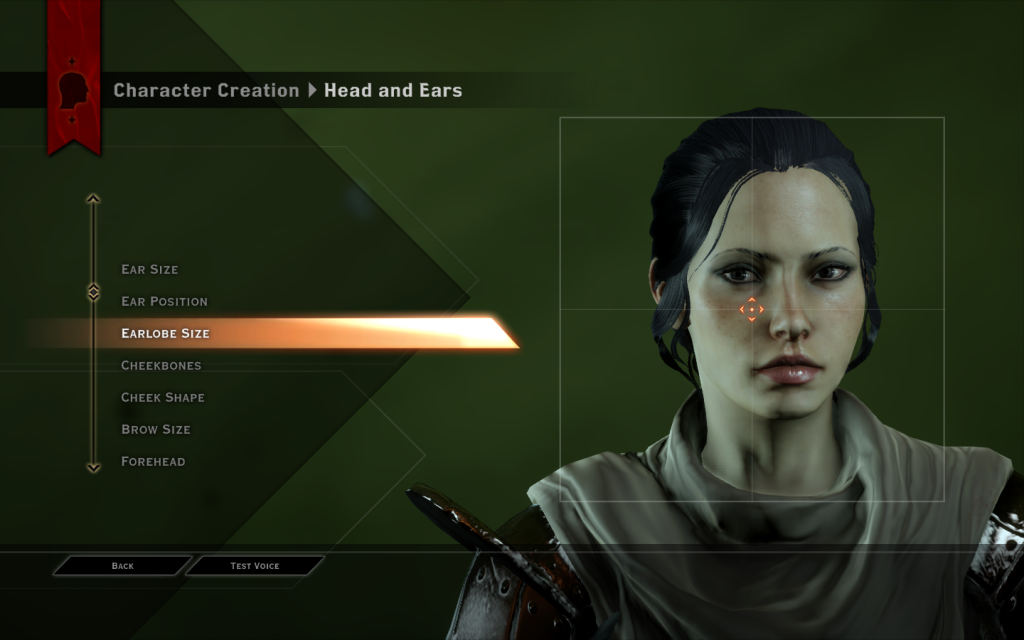Pick the Cheek Shape option
This screenshot has height=640, width=1024.
[x=163, y=398]
